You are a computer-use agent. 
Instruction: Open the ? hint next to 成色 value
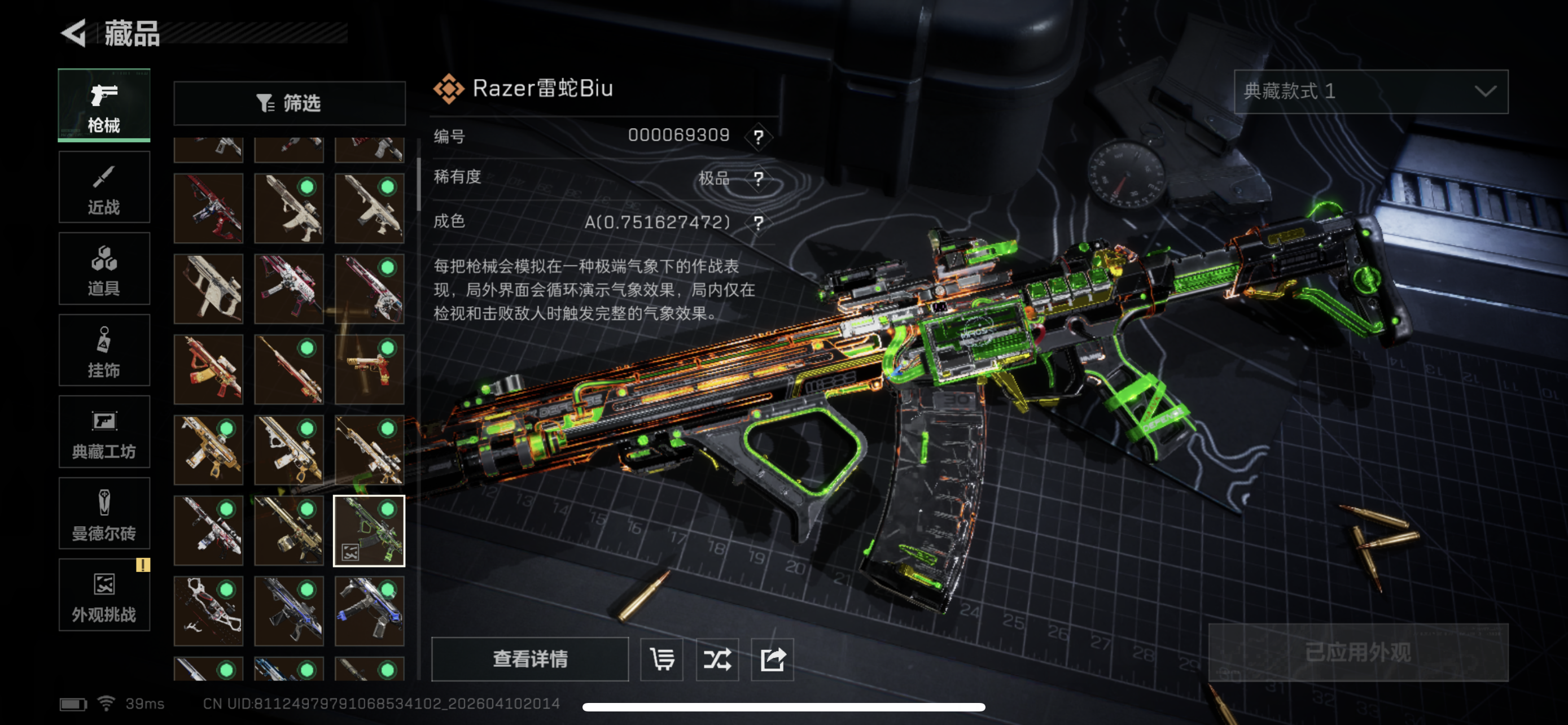point(759,223)
